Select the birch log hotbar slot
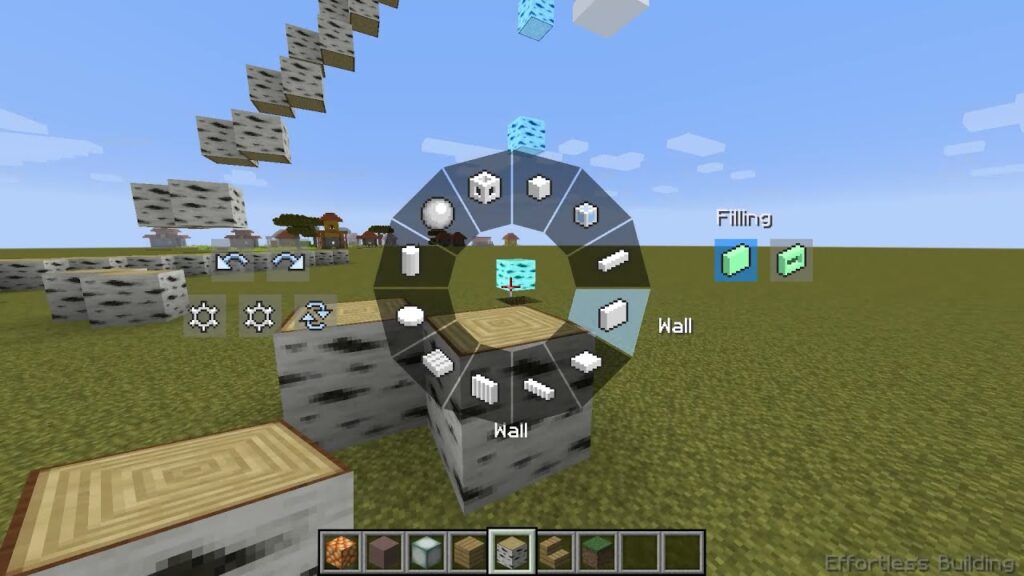The height and width of the screenshot is (576, 1024). point(512,551)
